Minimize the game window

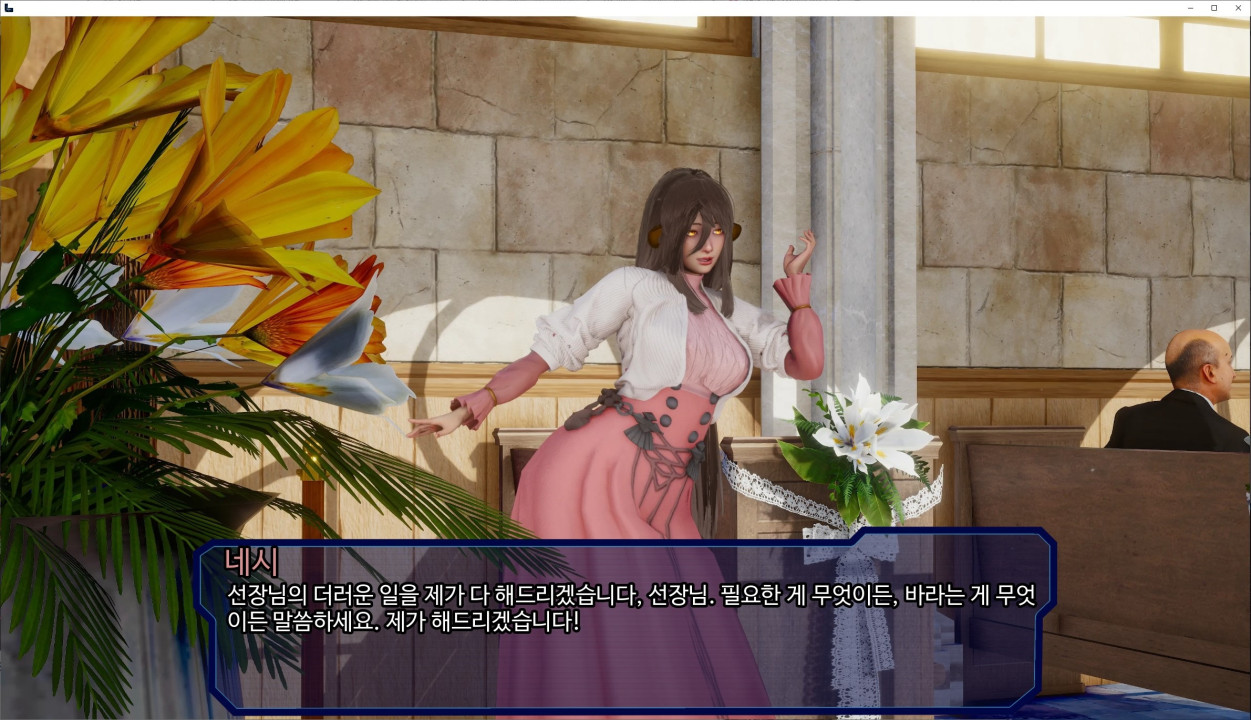[1190, 8]
